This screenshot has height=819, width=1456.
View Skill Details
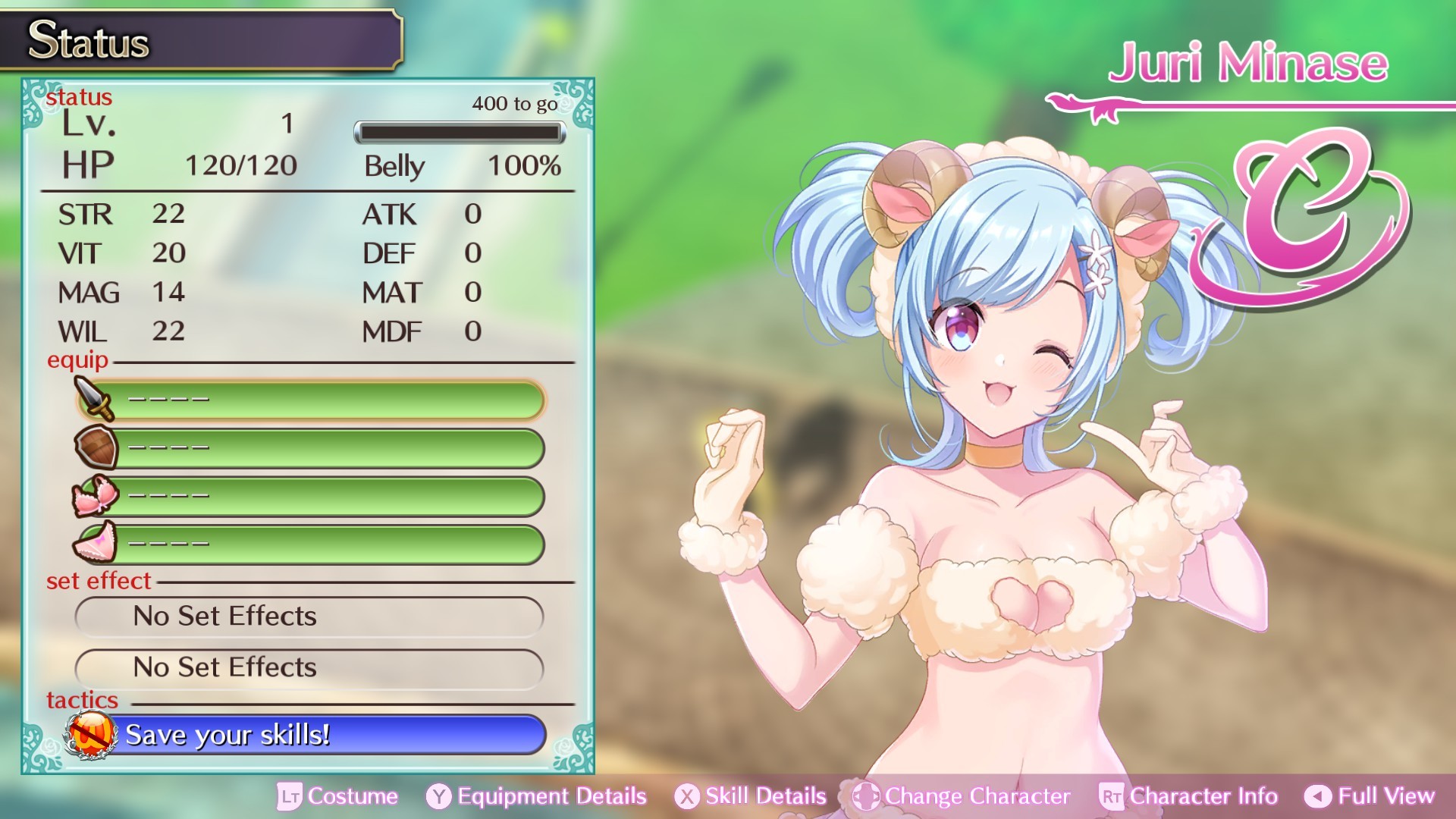click(751, 796)
